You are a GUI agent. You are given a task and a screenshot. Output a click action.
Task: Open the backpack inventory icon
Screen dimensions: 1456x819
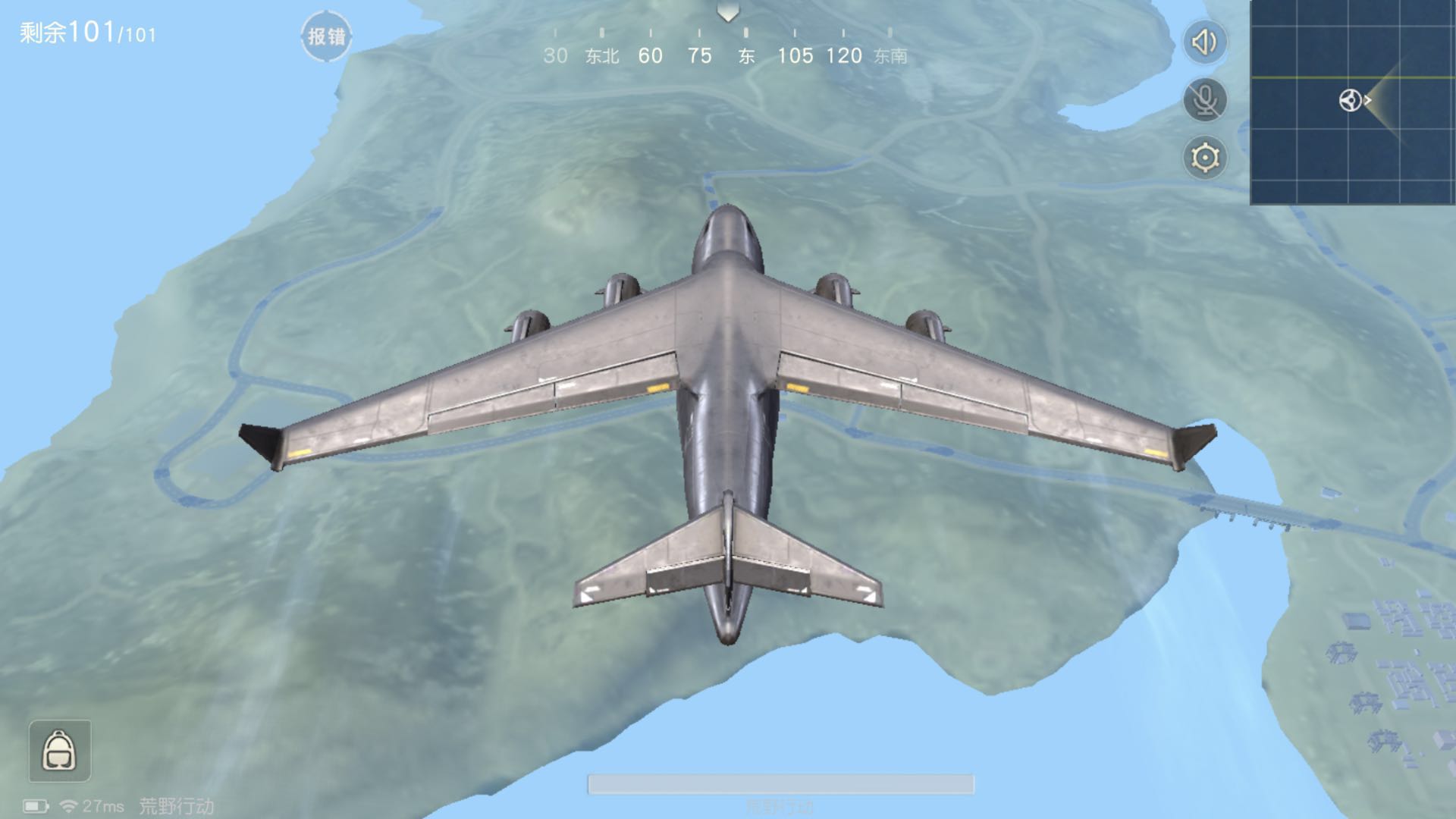(59, 751)
